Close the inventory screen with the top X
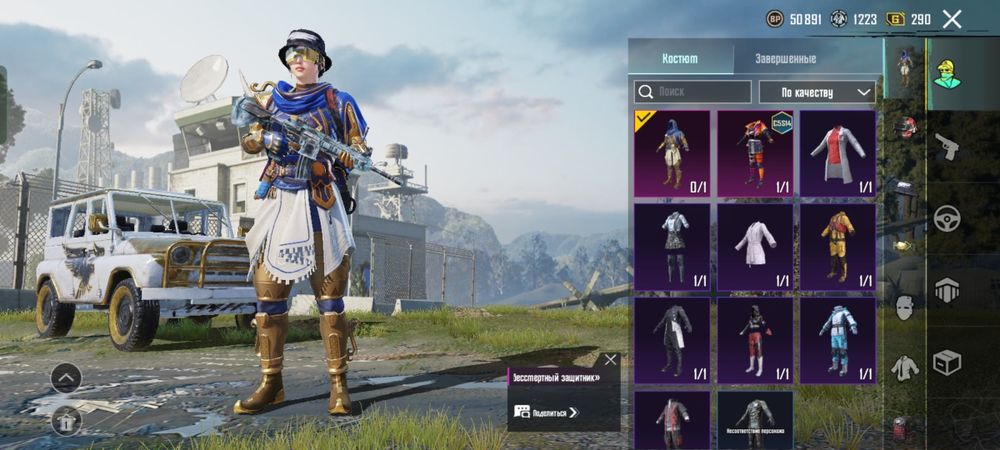1000x450 pixels. pos(952,19)
